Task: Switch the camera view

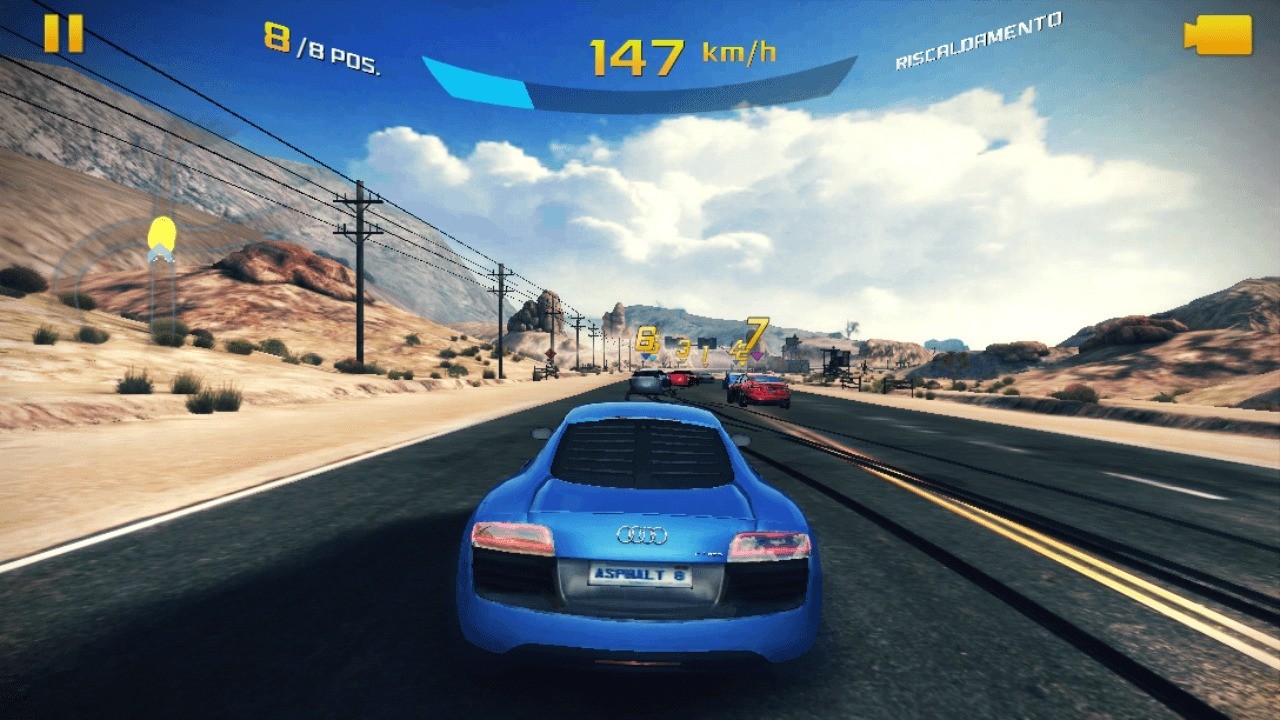Action: pyautogui.click(x=1217, y=35)
